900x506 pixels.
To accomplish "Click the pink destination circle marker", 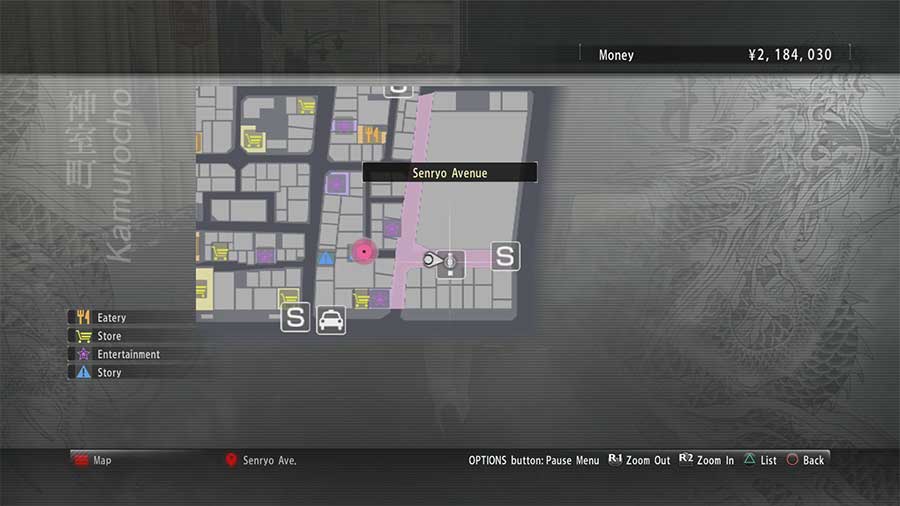I will pos(364,251).
